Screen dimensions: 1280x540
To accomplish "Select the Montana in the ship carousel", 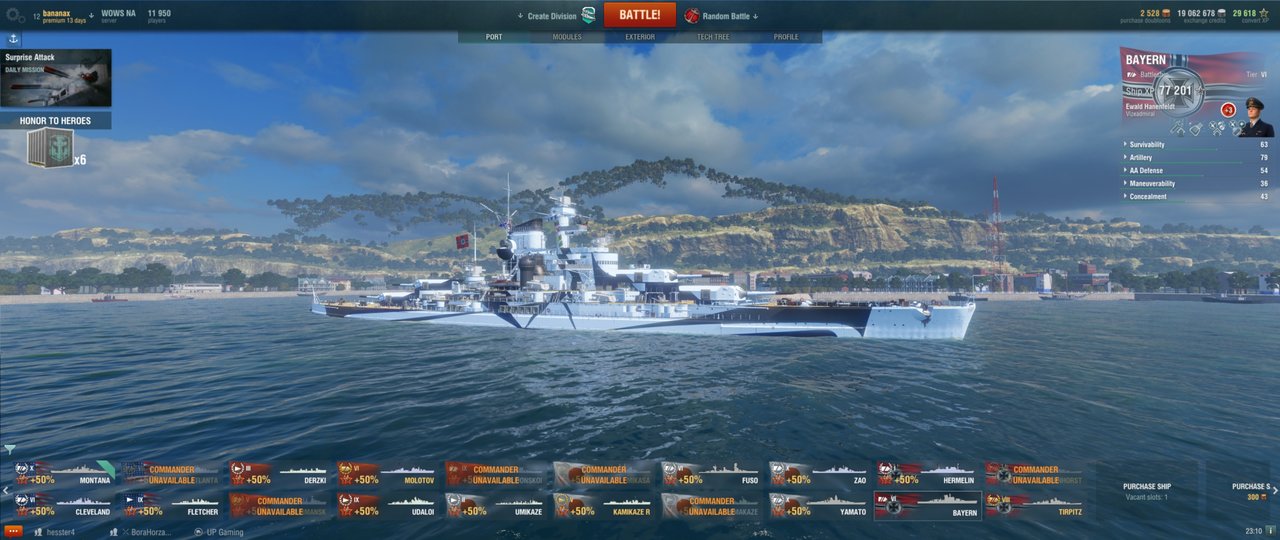I will coord(65,474).
